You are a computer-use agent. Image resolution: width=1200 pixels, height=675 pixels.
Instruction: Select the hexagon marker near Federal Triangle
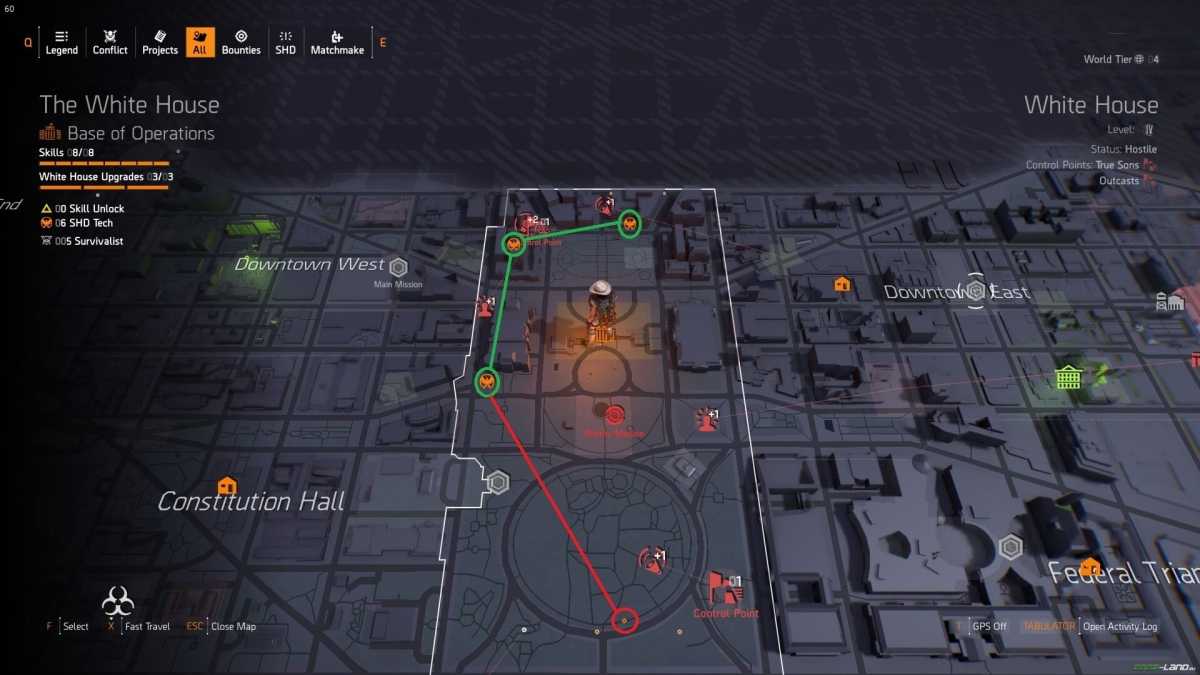pyautogui.click(x=1011, y=547)
